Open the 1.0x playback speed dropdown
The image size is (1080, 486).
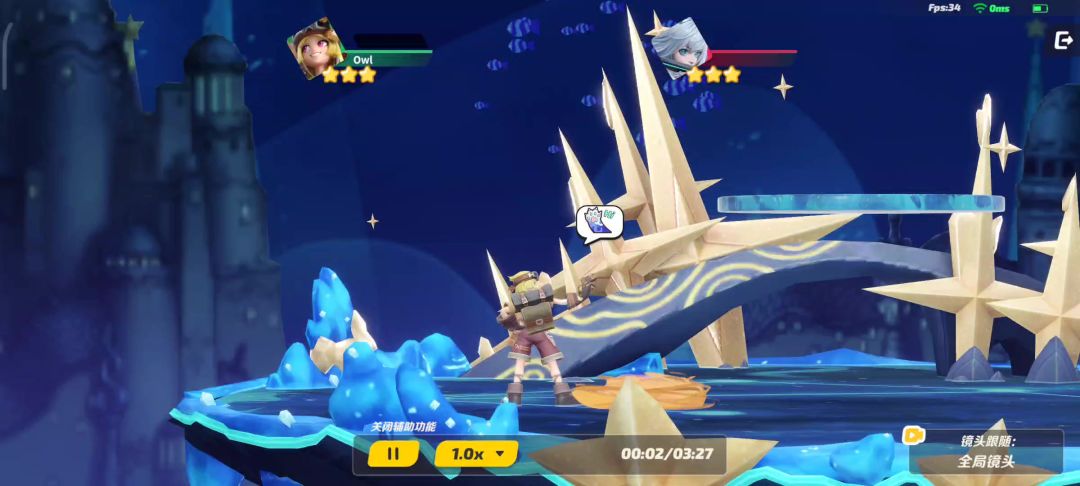click(x=476, y=454)
